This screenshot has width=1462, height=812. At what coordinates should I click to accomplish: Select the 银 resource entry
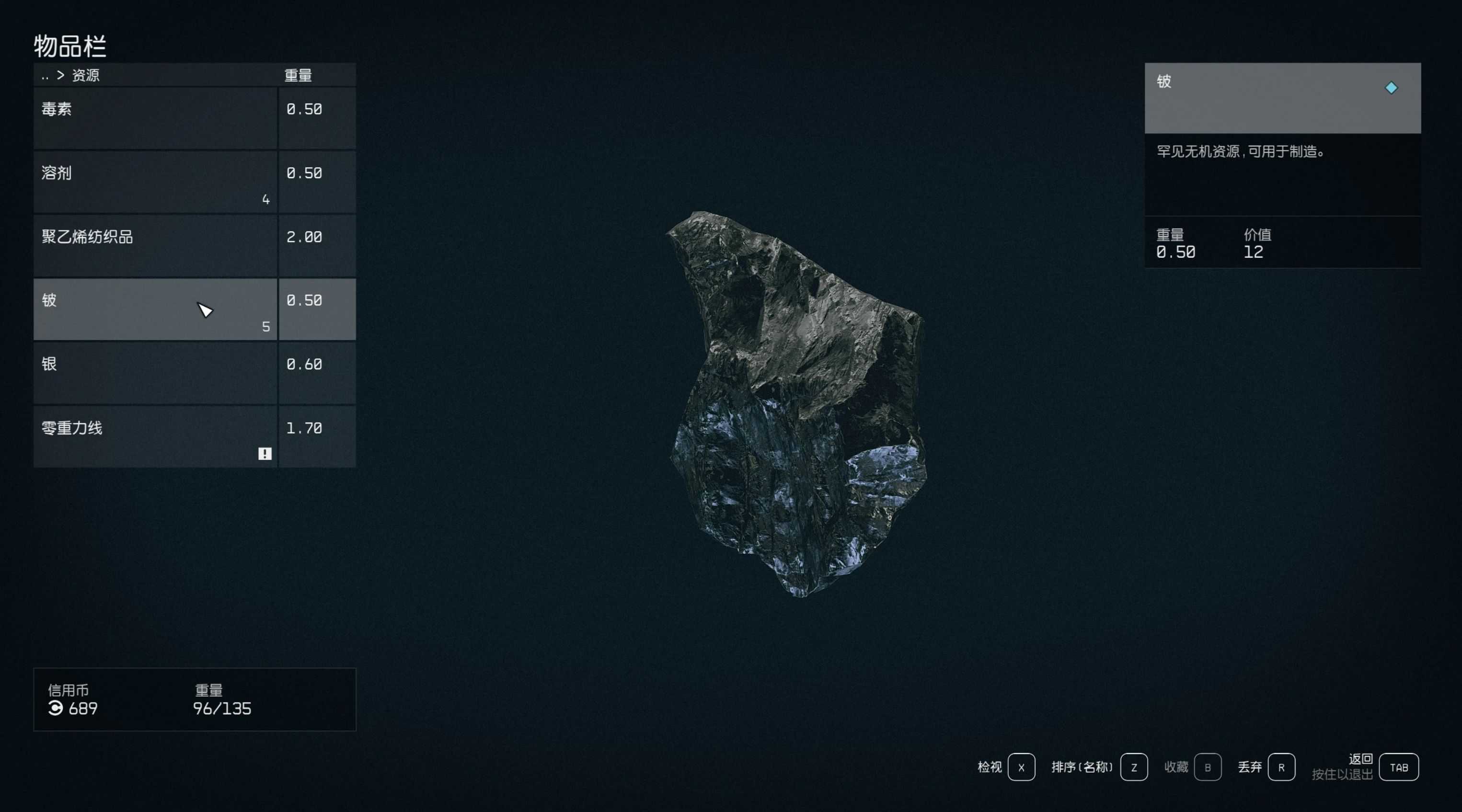coord(155,373)
